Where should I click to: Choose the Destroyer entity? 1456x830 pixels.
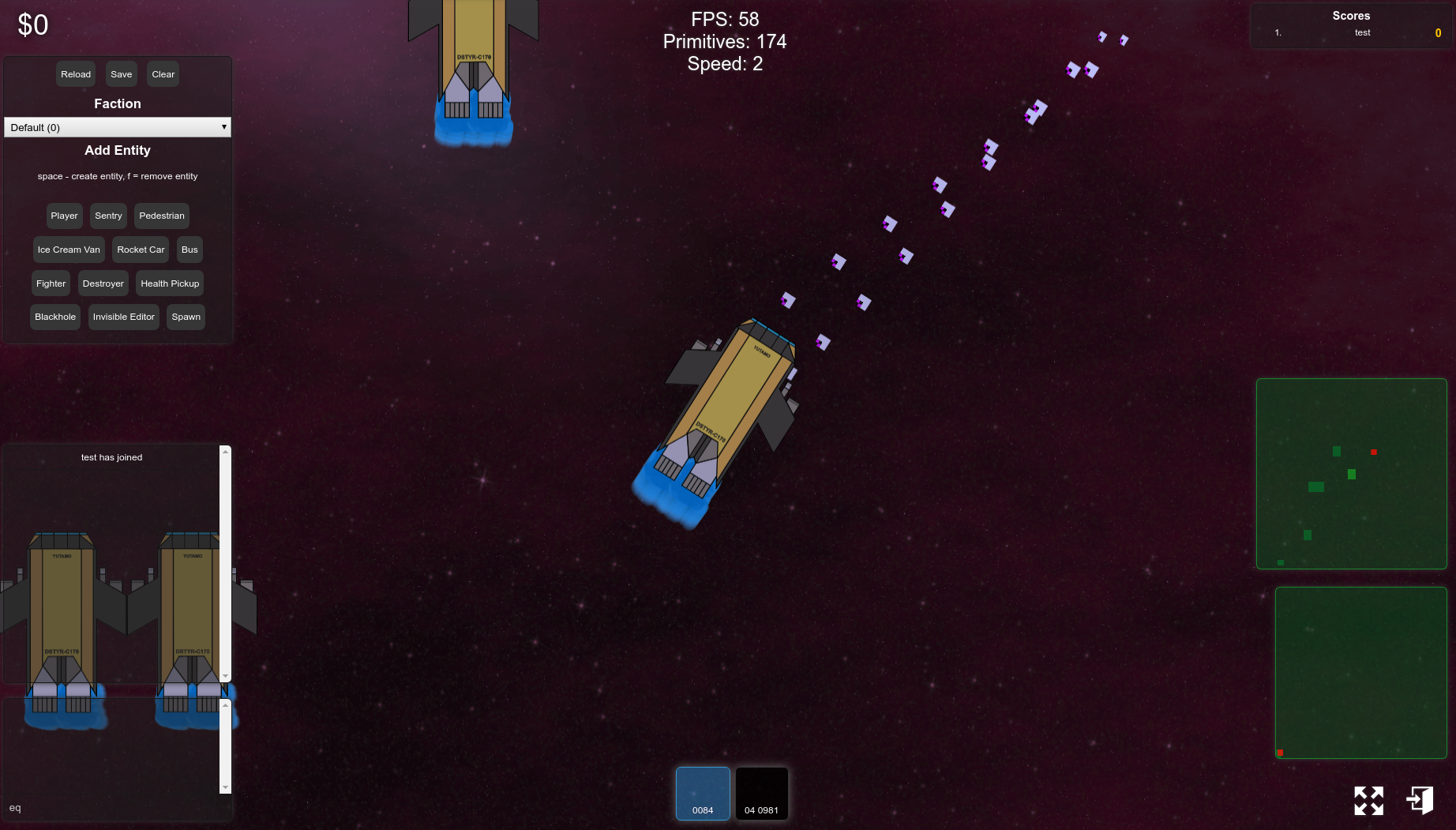pyautogui.click(x=103, y=284)
